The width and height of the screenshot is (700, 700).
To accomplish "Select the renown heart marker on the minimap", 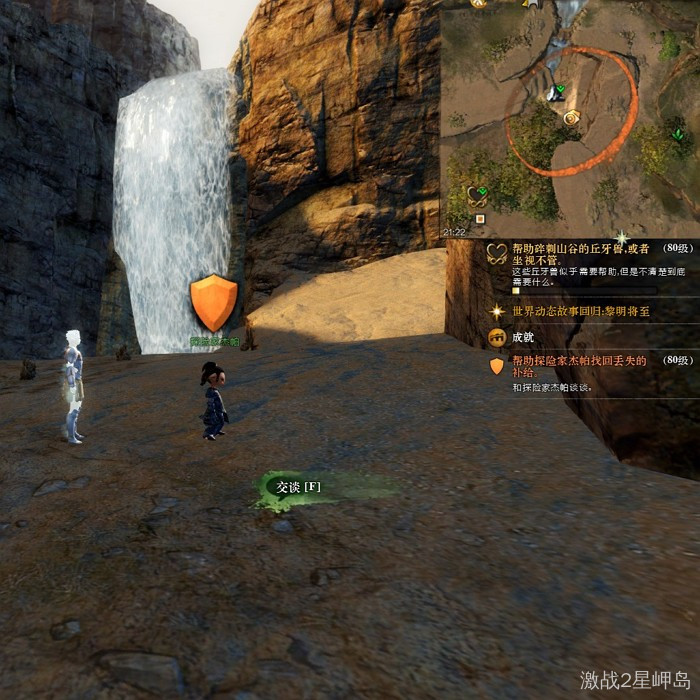I will [x=477, y=195].
